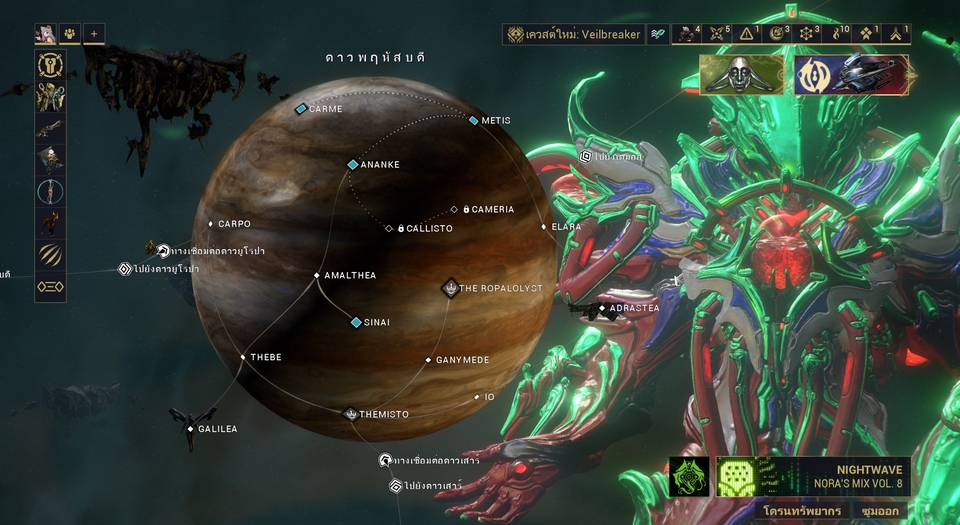The image size is (960, 525).
Task: Select the Themisto assassination node
Action: [x=352, y=414]
